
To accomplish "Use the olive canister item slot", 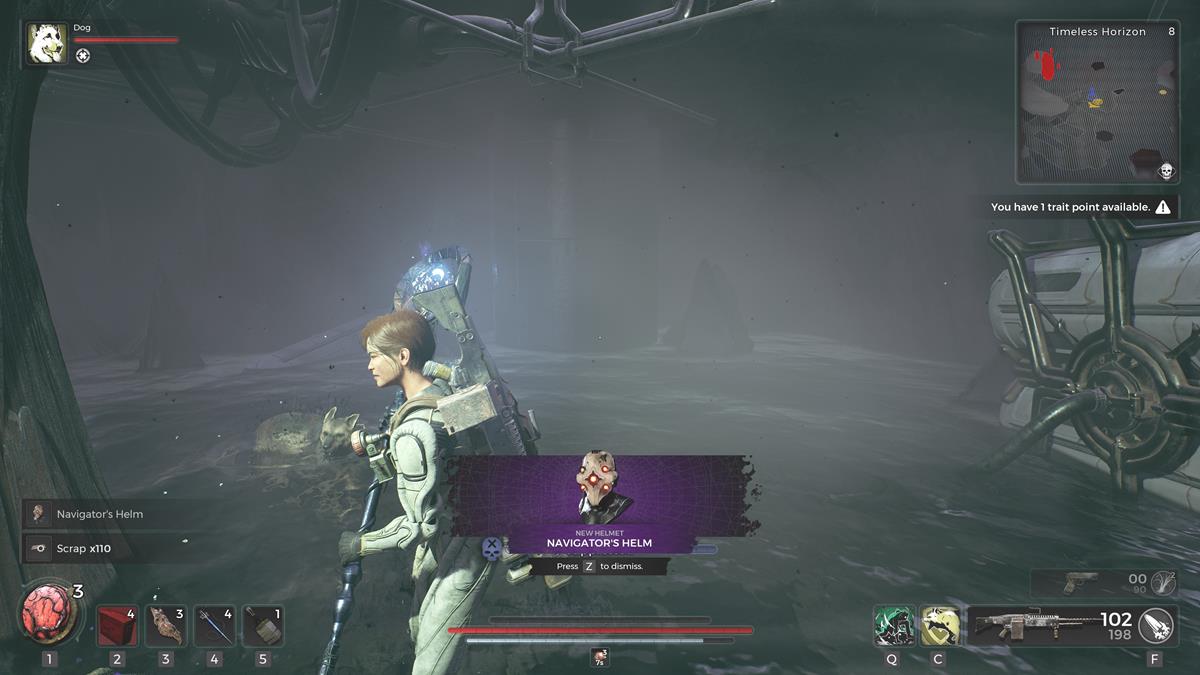I will pos(262,626).
